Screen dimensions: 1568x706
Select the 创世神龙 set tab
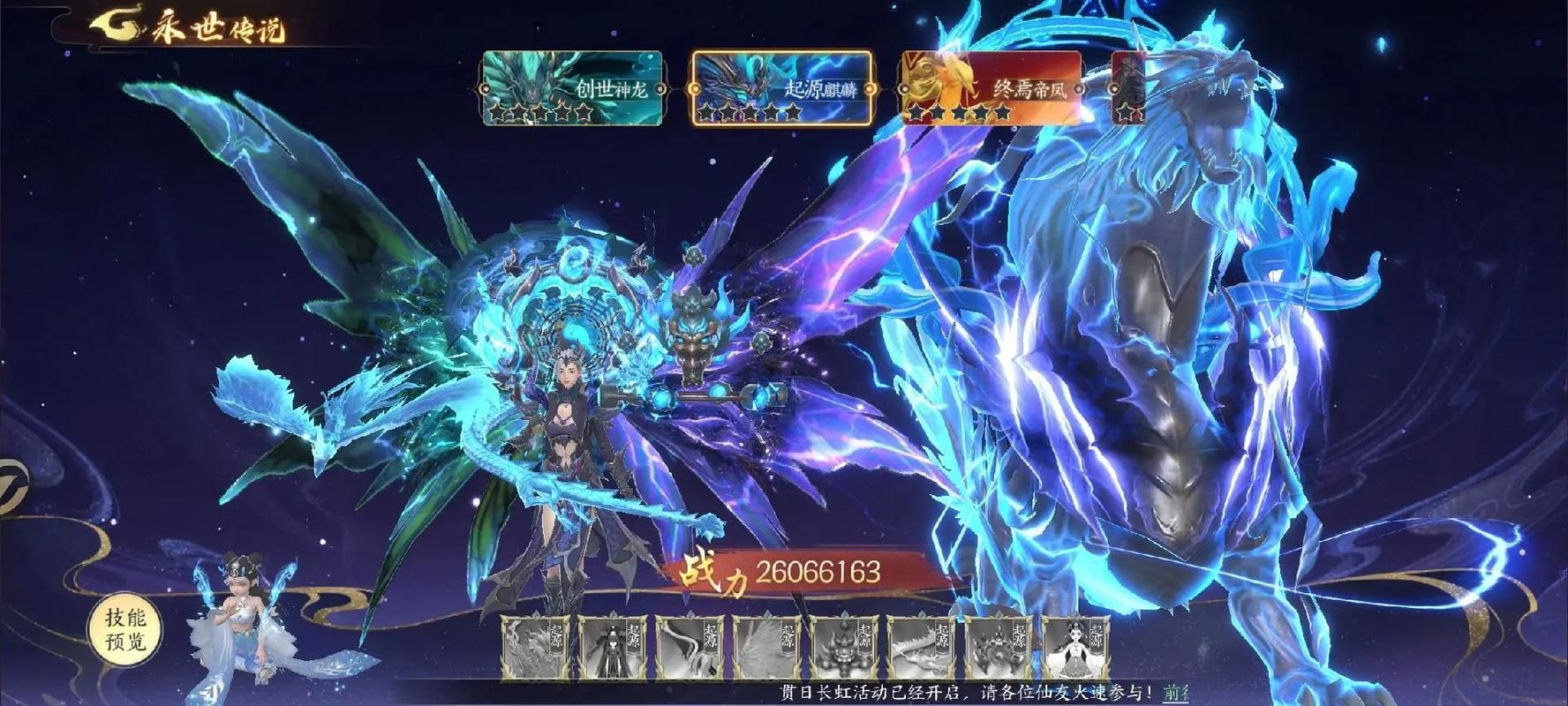pyautogui.click(x=572, y=88)
